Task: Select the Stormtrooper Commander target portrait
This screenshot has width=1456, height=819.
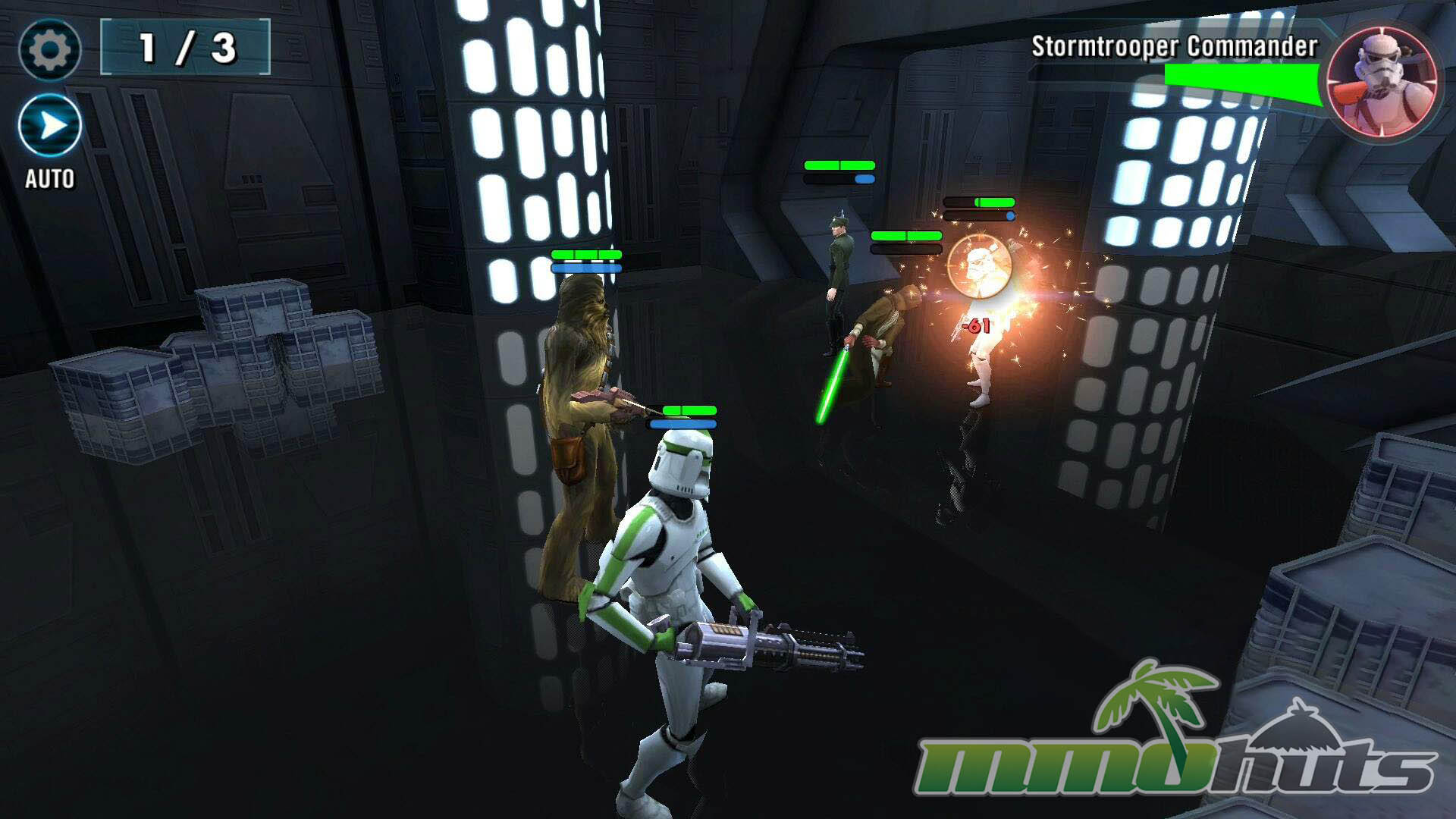Action: click(1382, 82)
